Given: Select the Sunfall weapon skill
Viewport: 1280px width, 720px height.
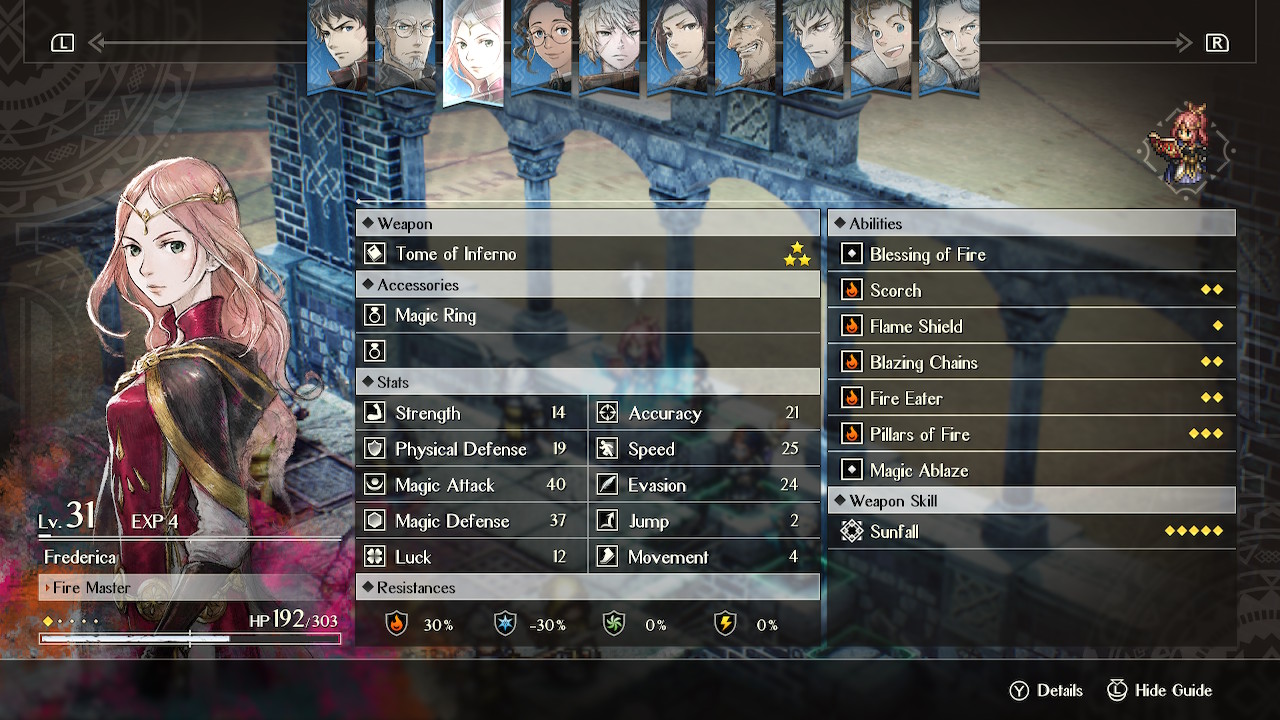Looking at the screenshot, I should click(x=1031, y=532).
